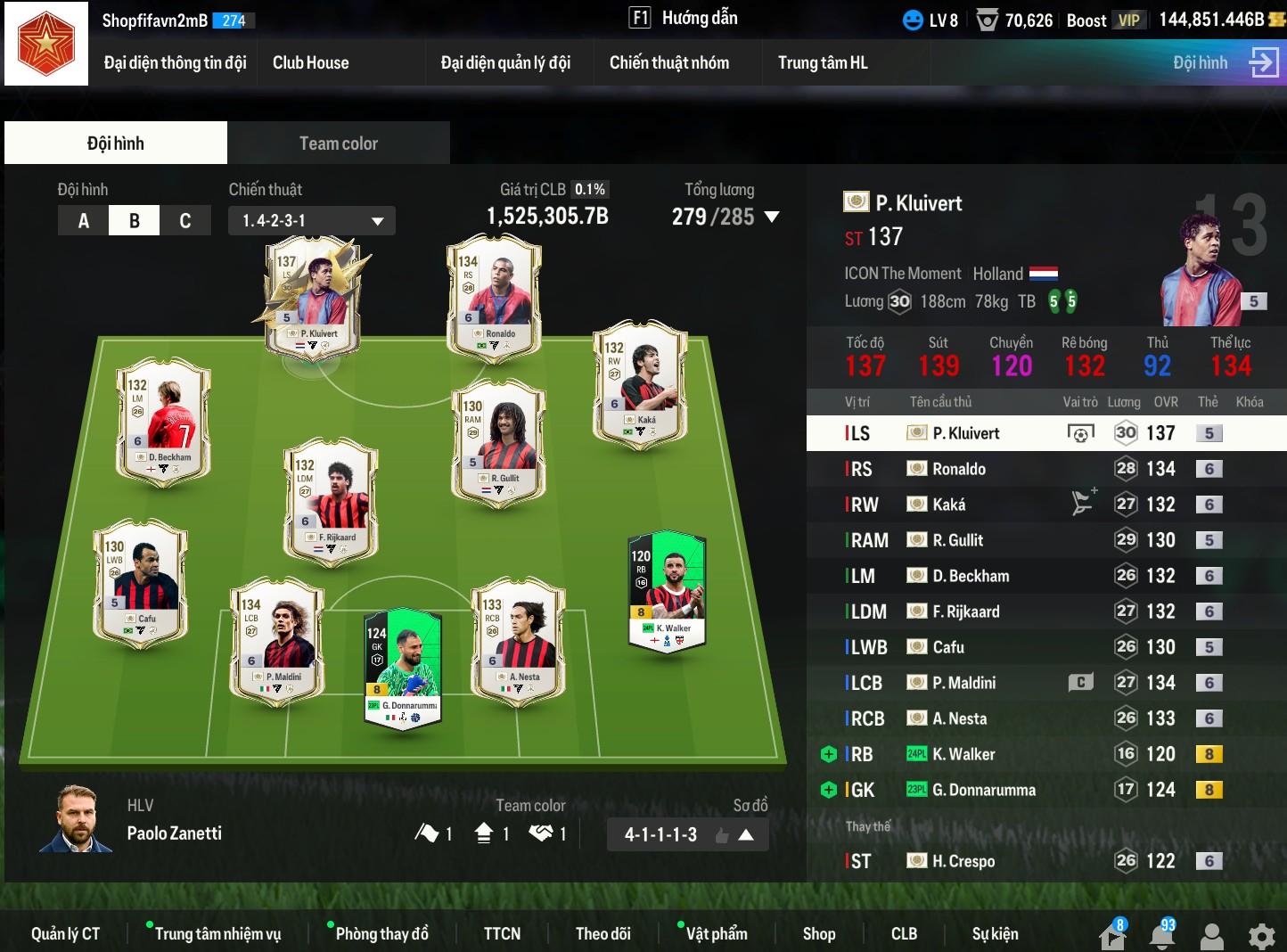Open the settings gear icon
The height and width of the screenshot is (952, 1287).
pyautogui.click(x=1261, y=936)
